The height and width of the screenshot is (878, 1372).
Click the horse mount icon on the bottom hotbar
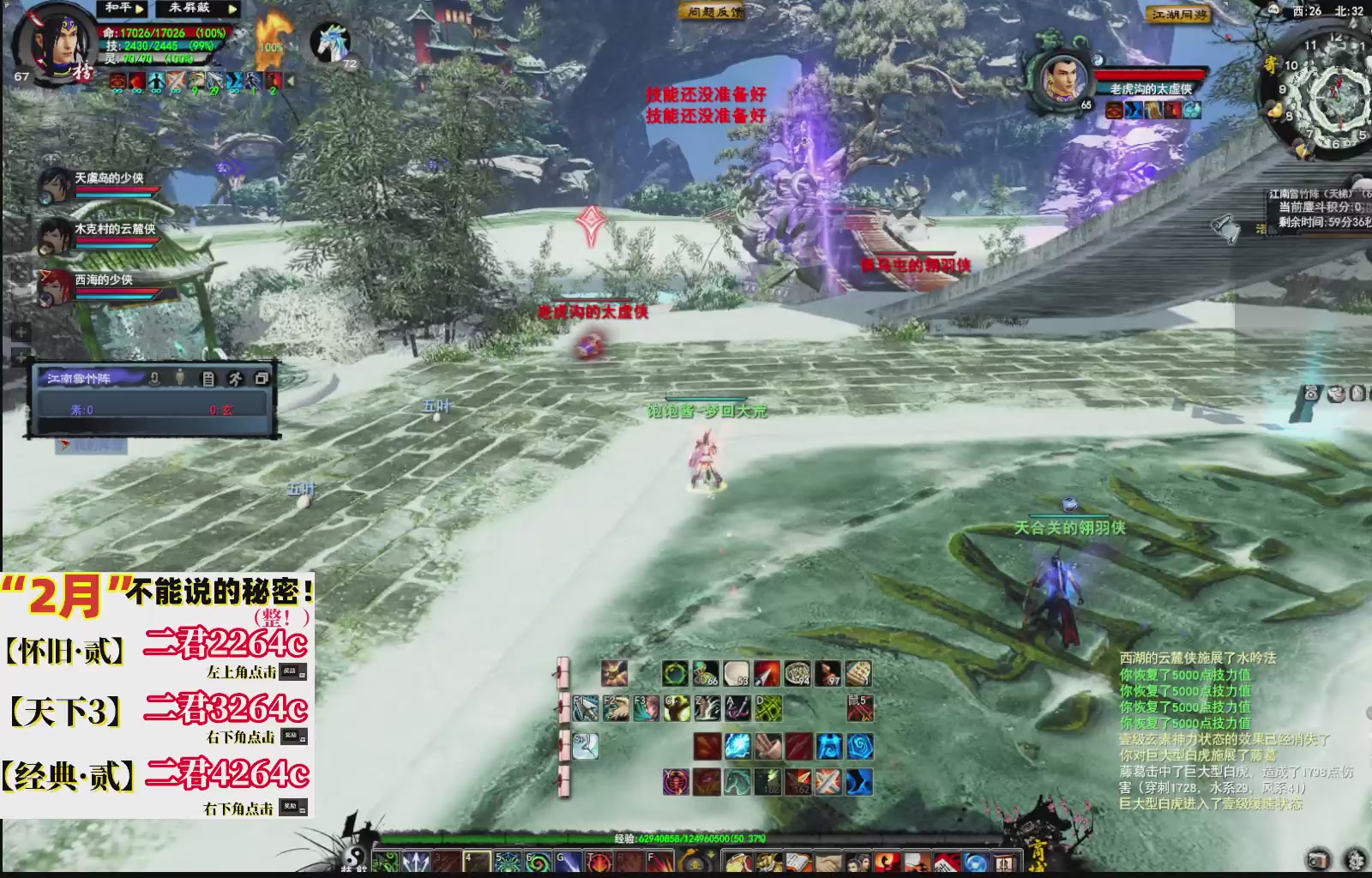736,783
